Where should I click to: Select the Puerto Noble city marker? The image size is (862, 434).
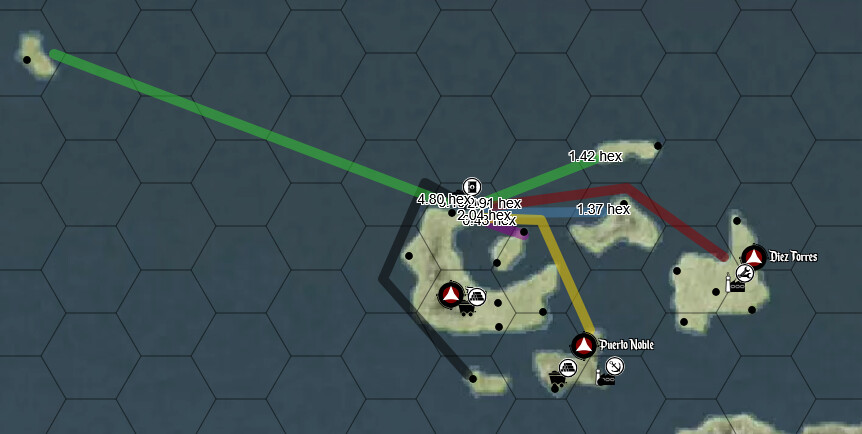584,345
